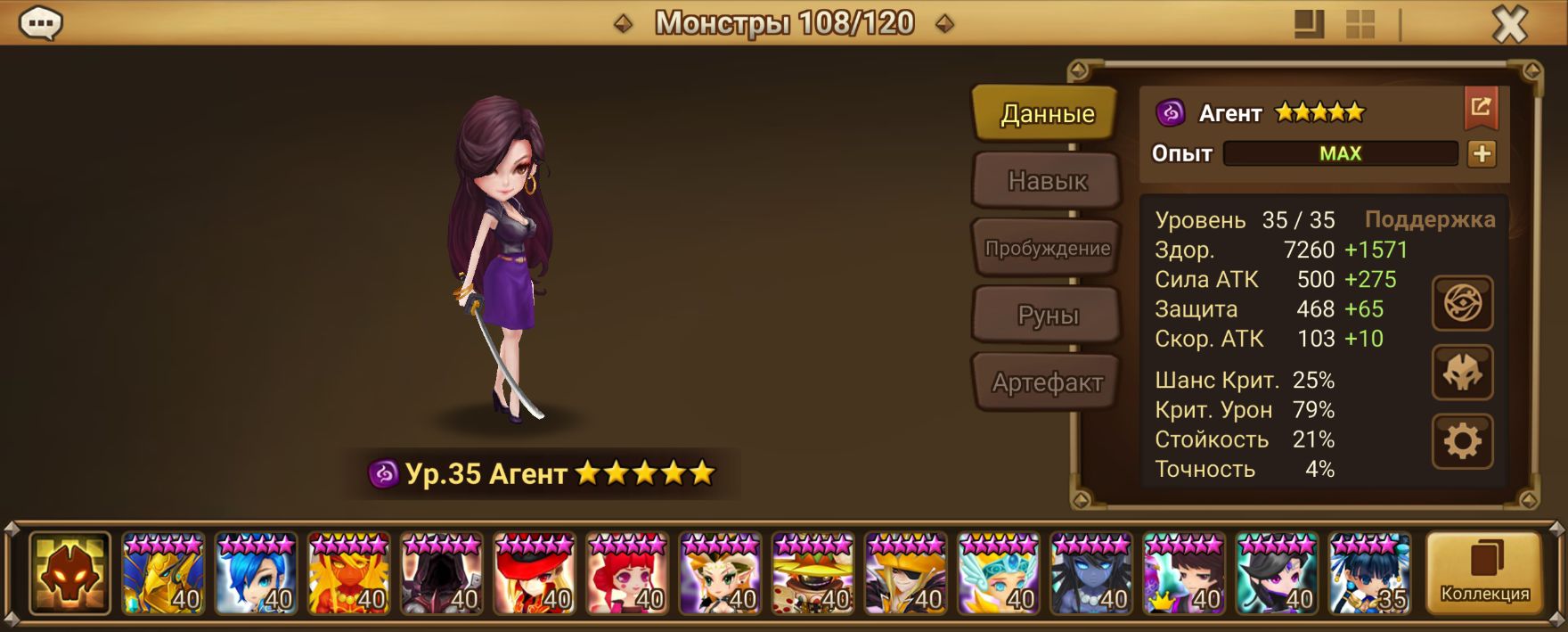Screen dimensions: 1568x632
Task: Open the chat speech bubble
Action: 40,24
